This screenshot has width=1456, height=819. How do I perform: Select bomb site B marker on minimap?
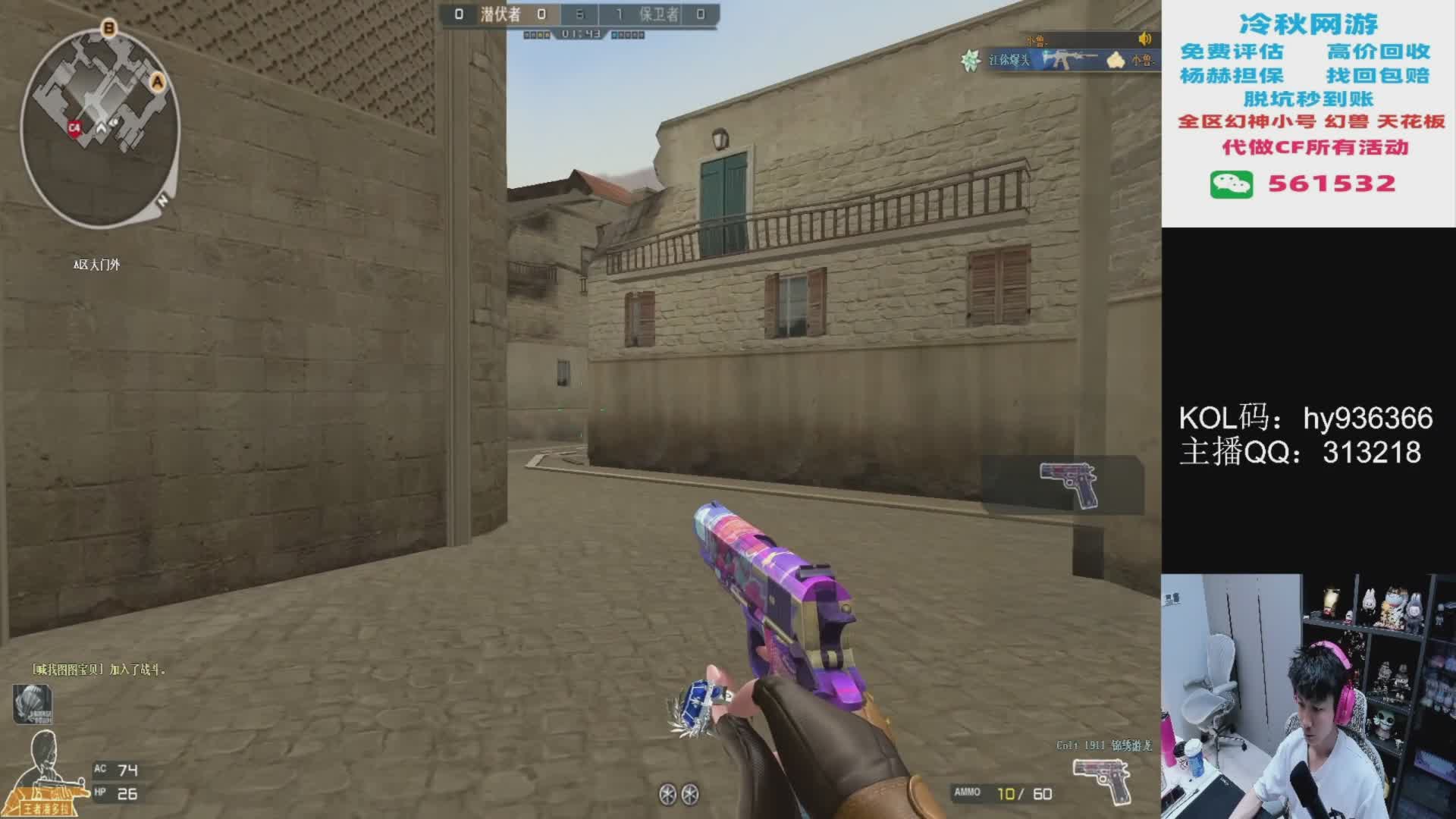[x=109, y=29]
